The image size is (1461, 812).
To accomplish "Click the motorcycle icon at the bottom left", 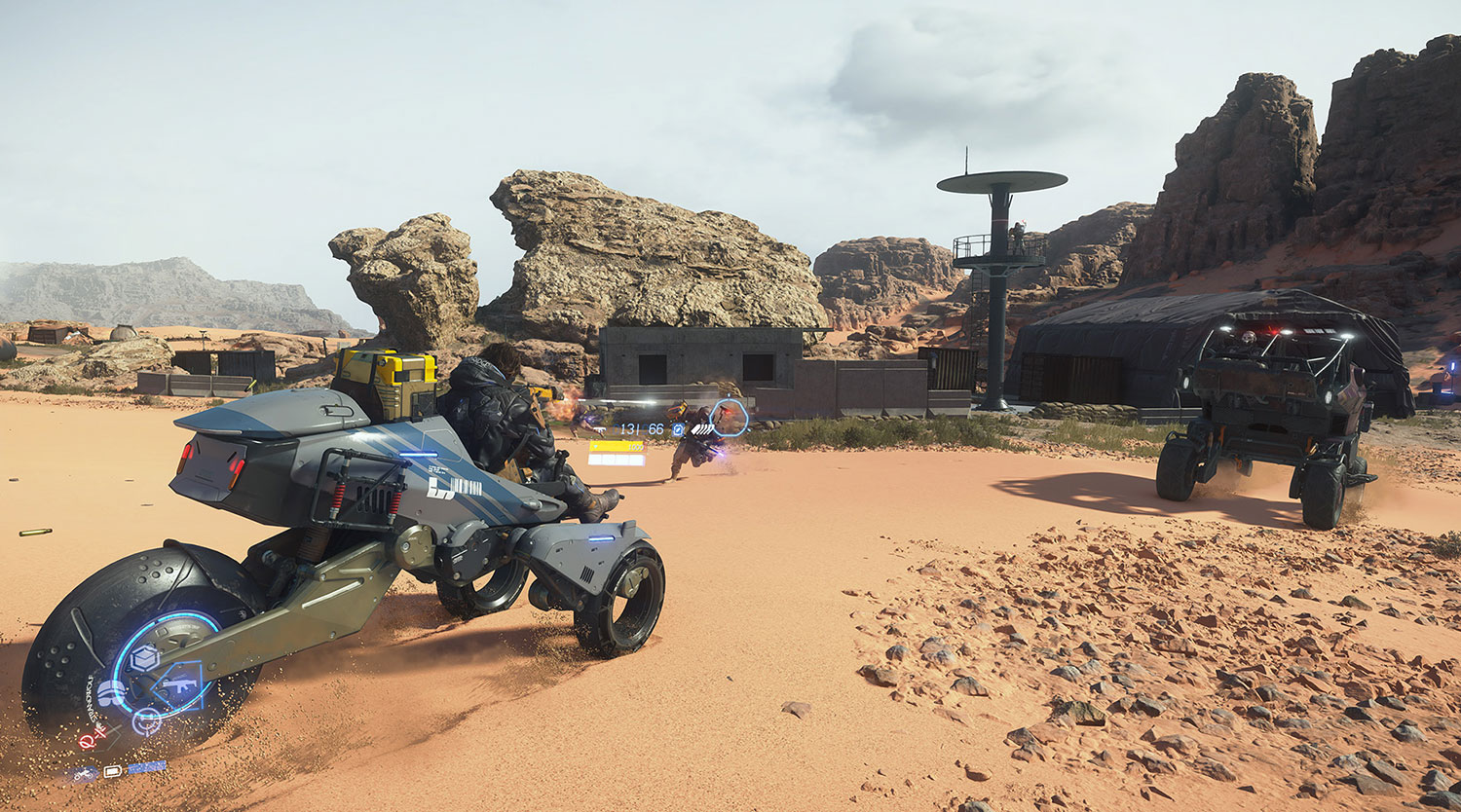I will coord(84,773).
